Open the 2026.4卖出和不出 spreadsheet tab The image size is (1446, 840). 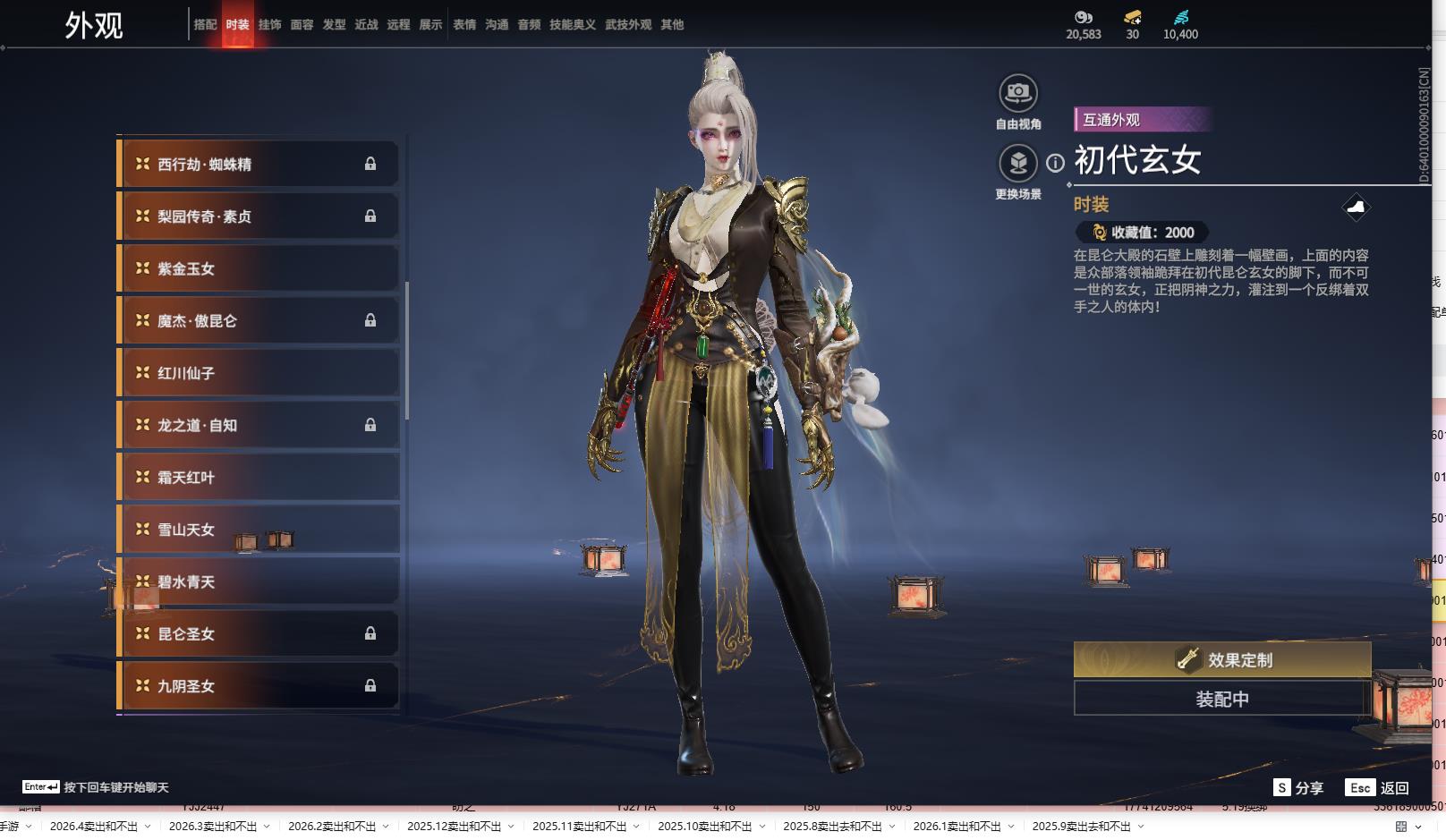pos(93,827)
